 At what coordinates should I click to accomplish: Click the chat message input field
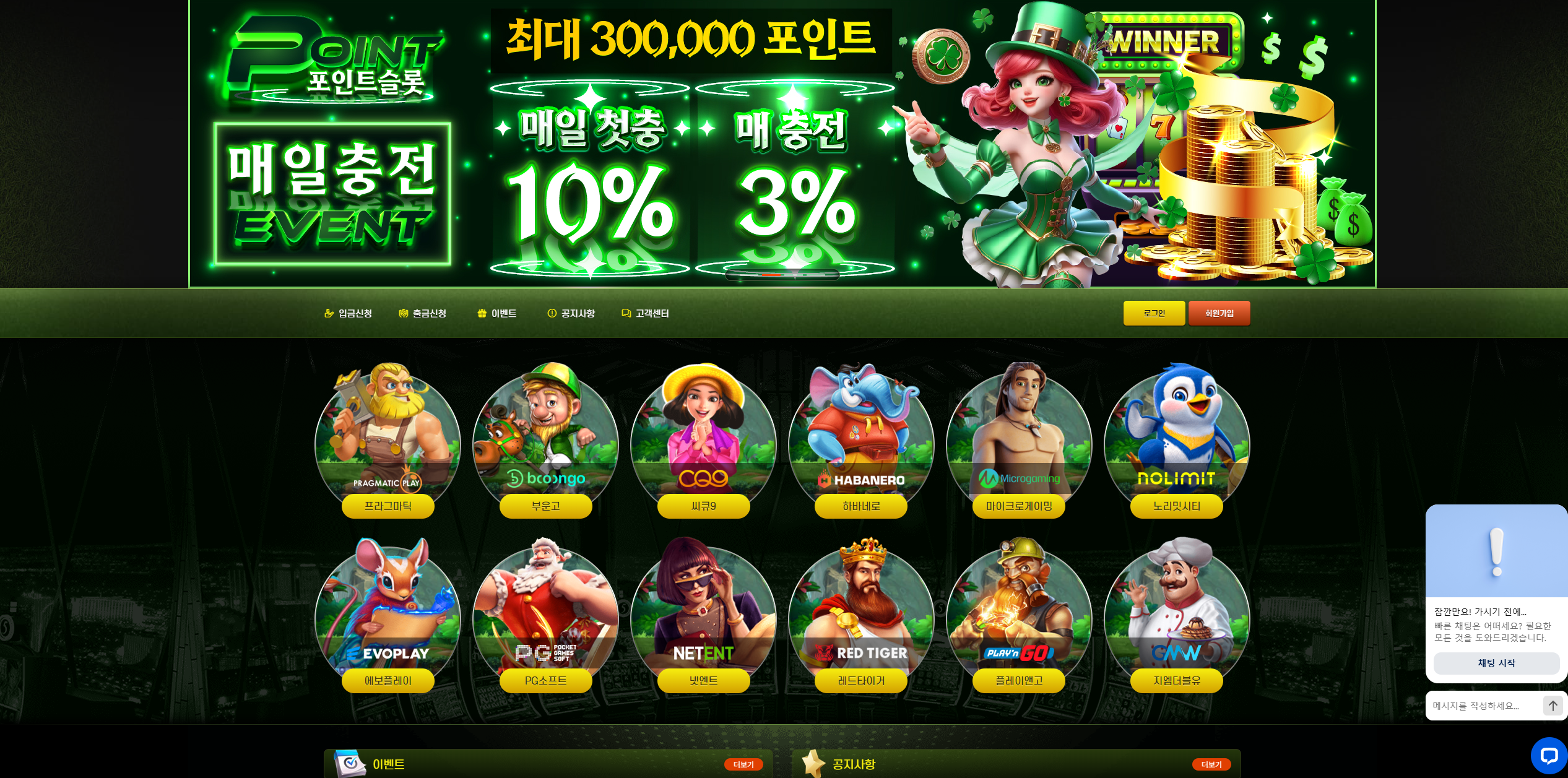pos(1483,706)
